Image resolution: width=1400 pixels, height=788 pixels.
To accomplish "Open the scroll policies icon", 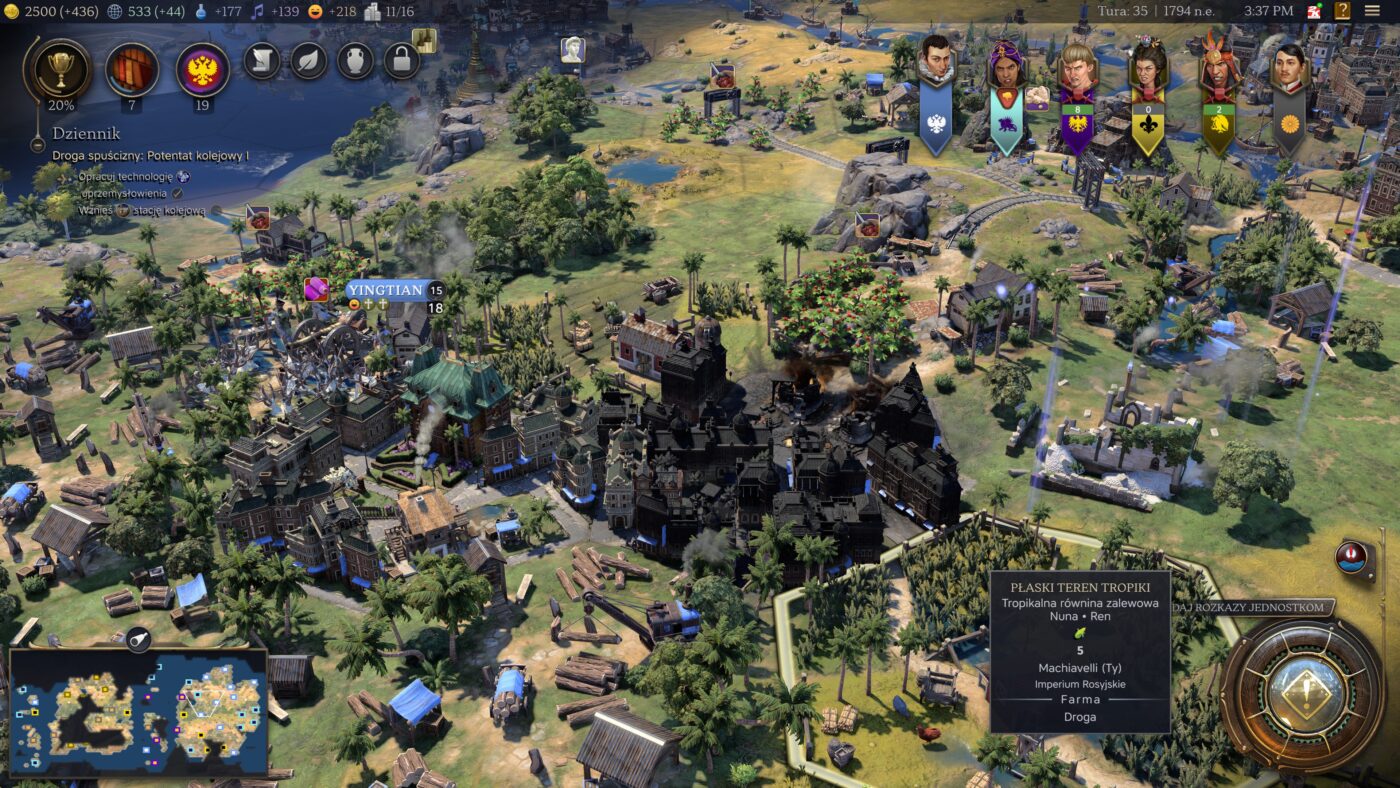I will click(262, 61).
